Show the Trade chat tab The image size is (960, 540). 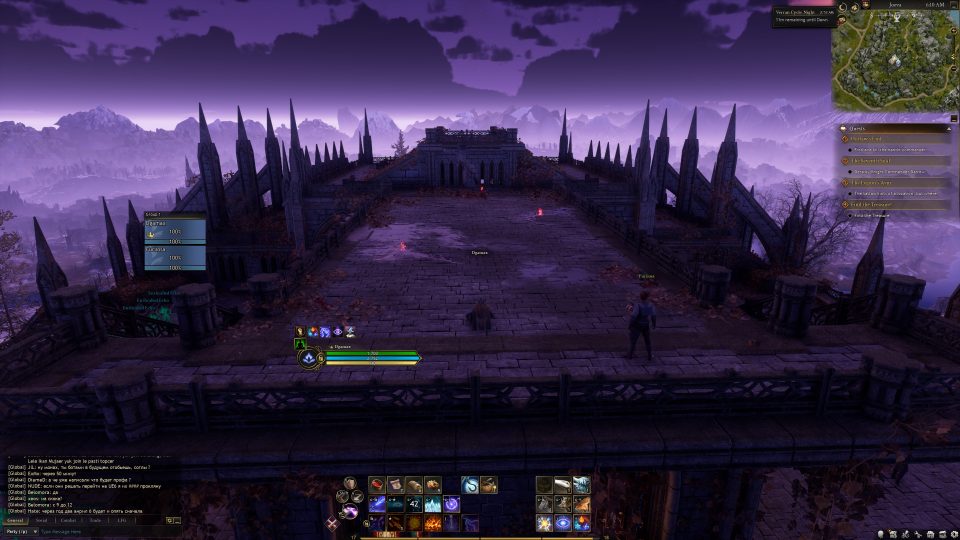click(95, 520)
